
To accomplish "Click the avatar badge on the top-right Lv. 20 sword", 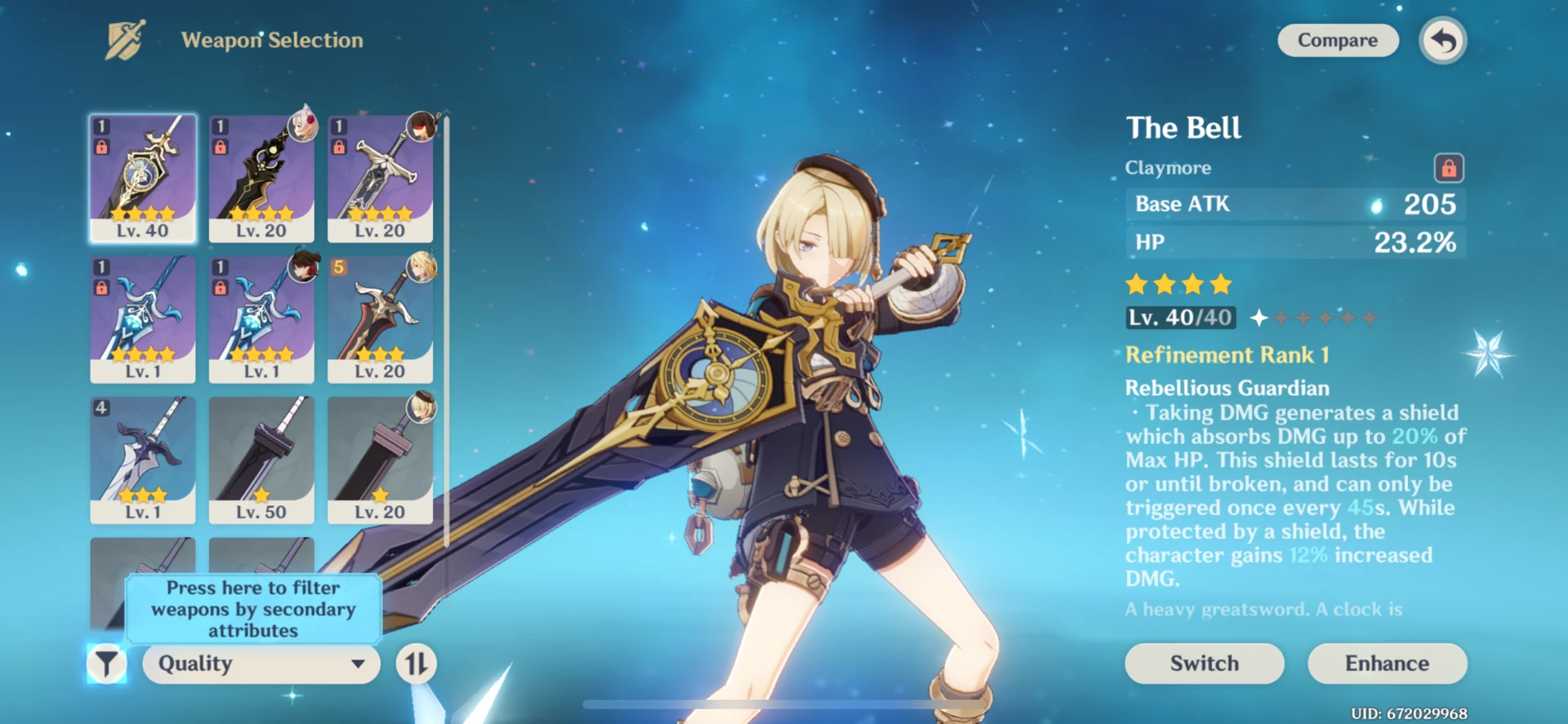I will [x=419, y=128].
